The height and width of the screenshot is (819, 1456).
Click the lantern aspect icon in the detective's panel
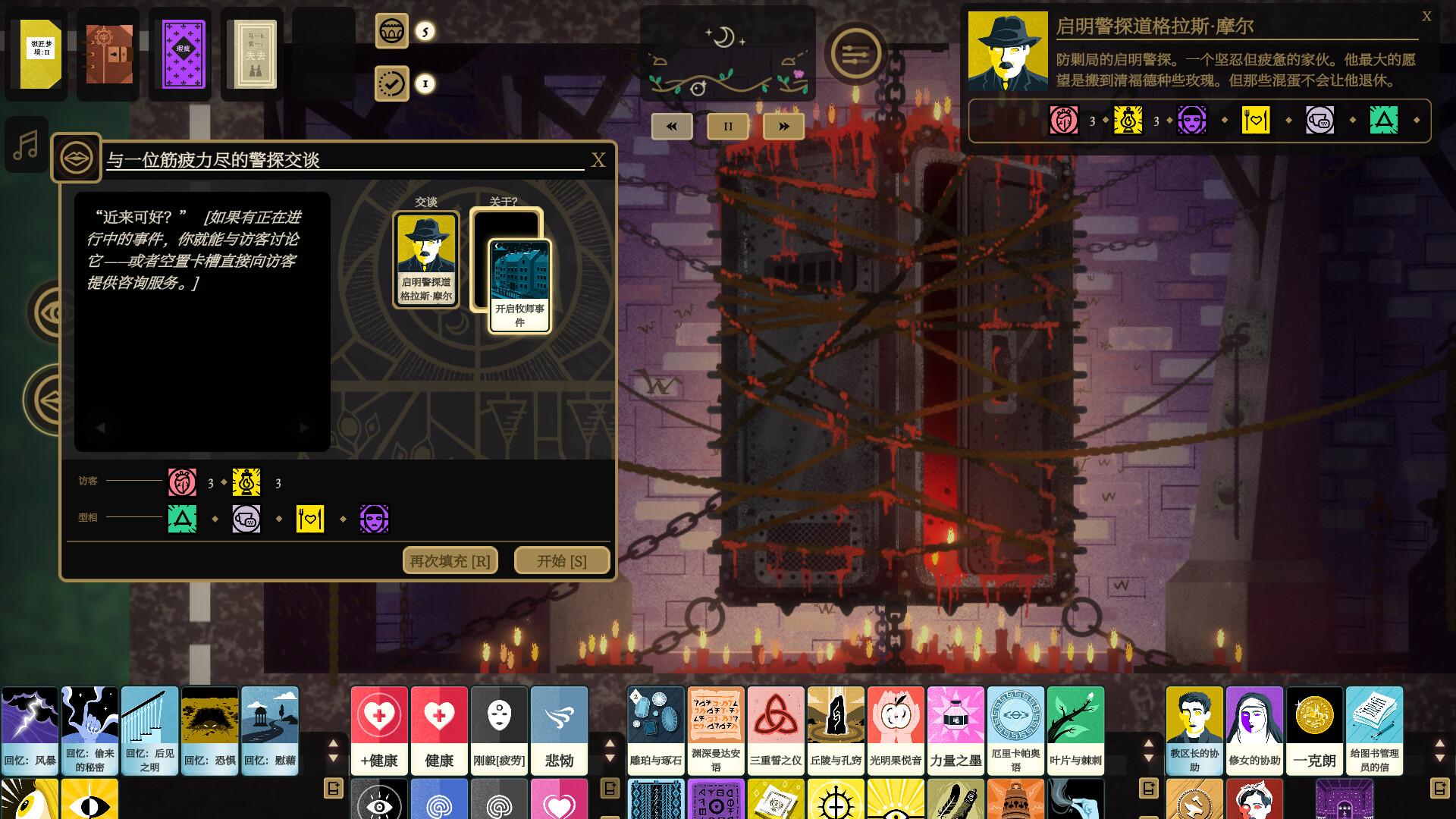[x=1128, y=121]
